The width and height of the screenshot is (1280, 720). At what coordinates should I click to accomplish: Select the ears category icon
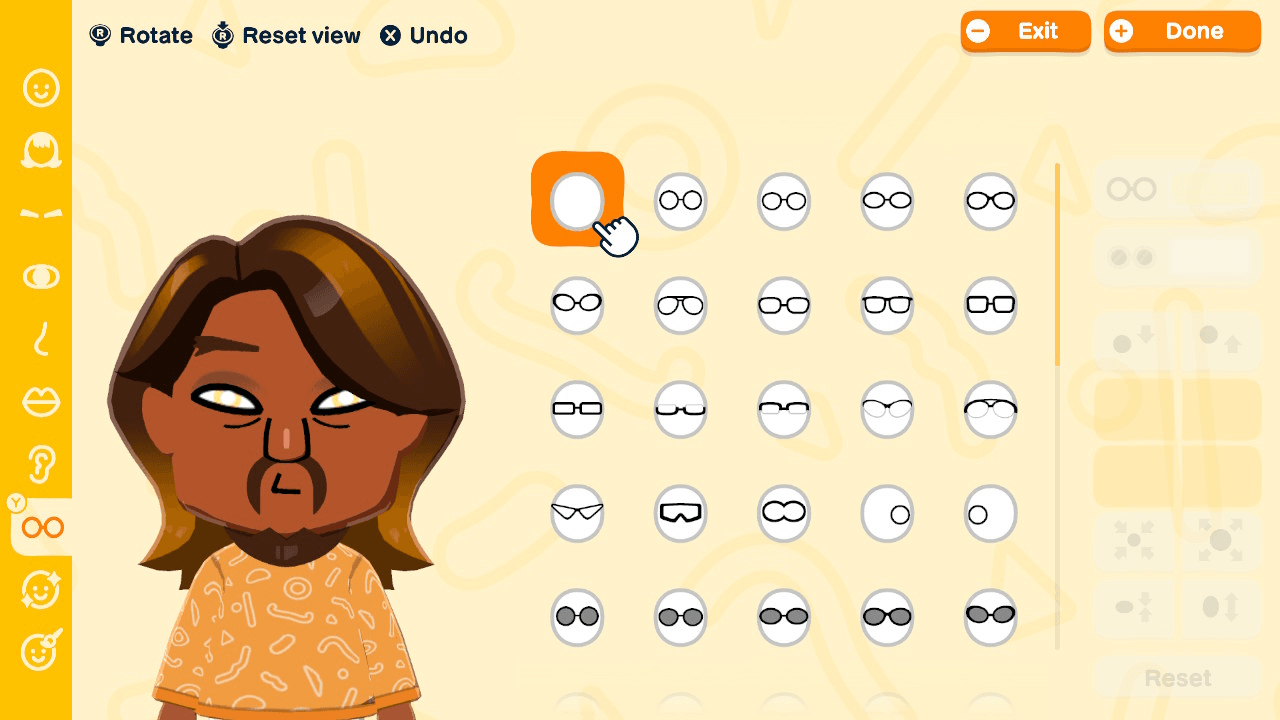click(x=40, y=465)
